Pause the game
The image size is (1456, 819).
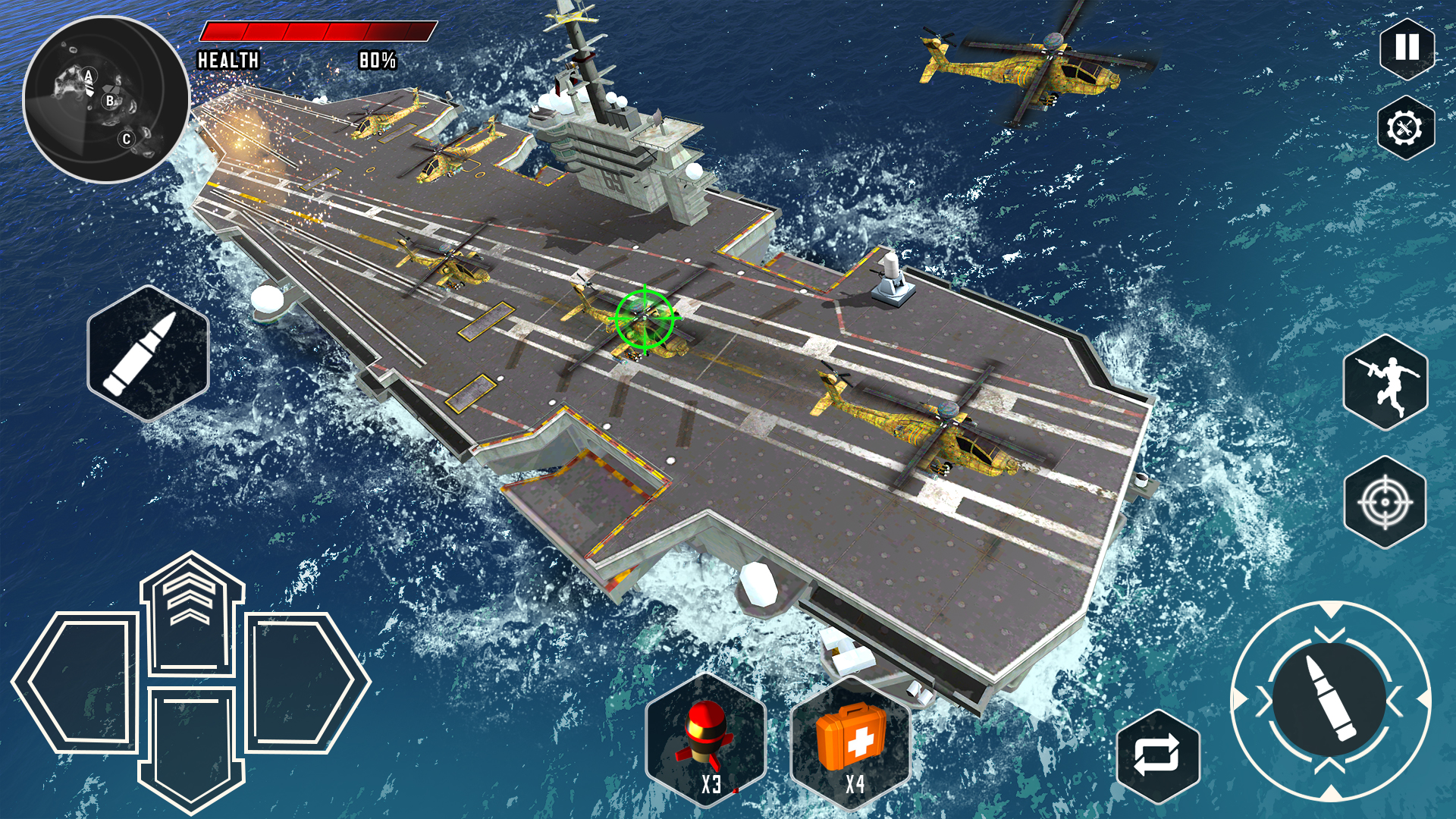[x=1406, y=48]
